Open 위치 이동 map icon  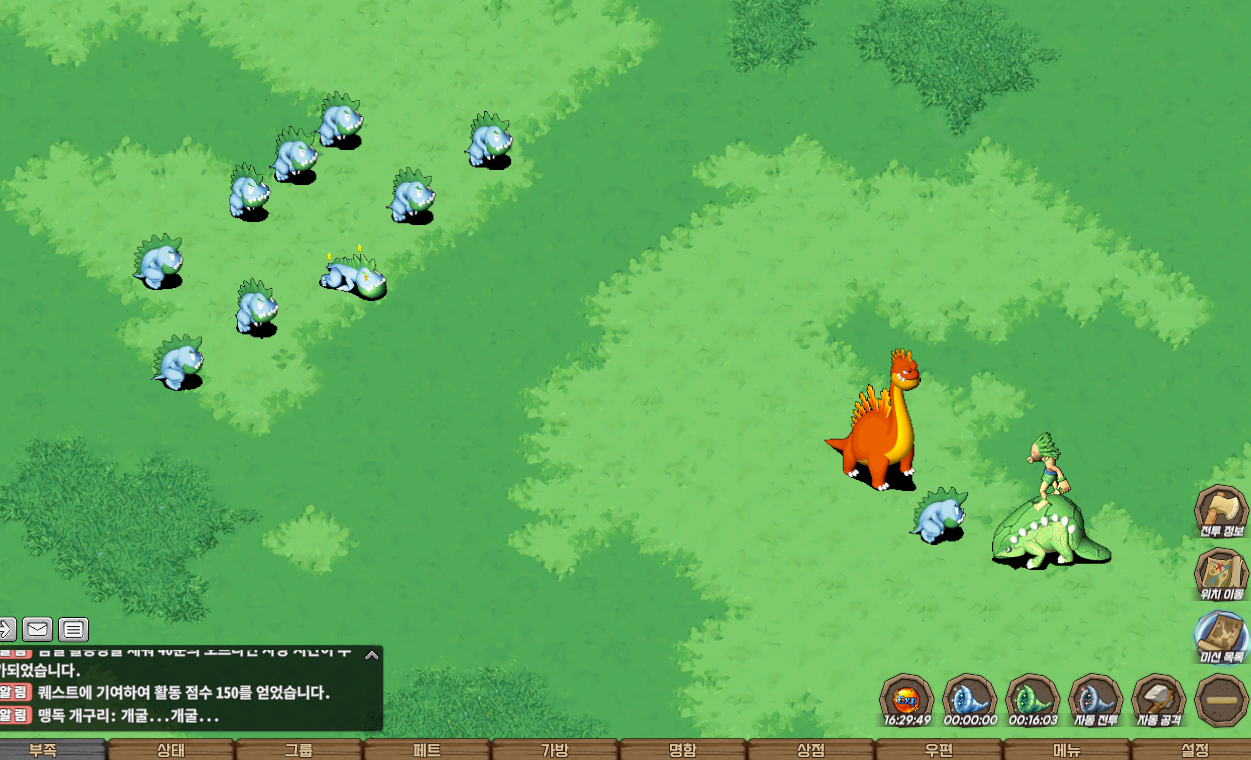tap(1221, 573)
